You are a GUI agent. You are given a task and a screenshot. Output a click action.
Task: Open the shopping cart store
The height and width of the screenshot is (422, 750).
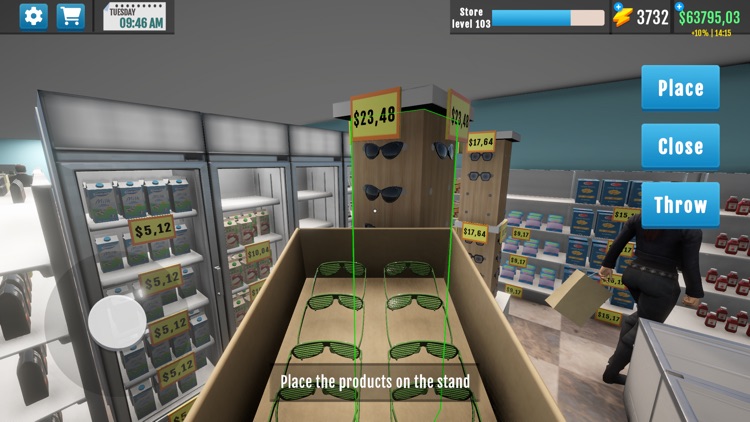70,17
